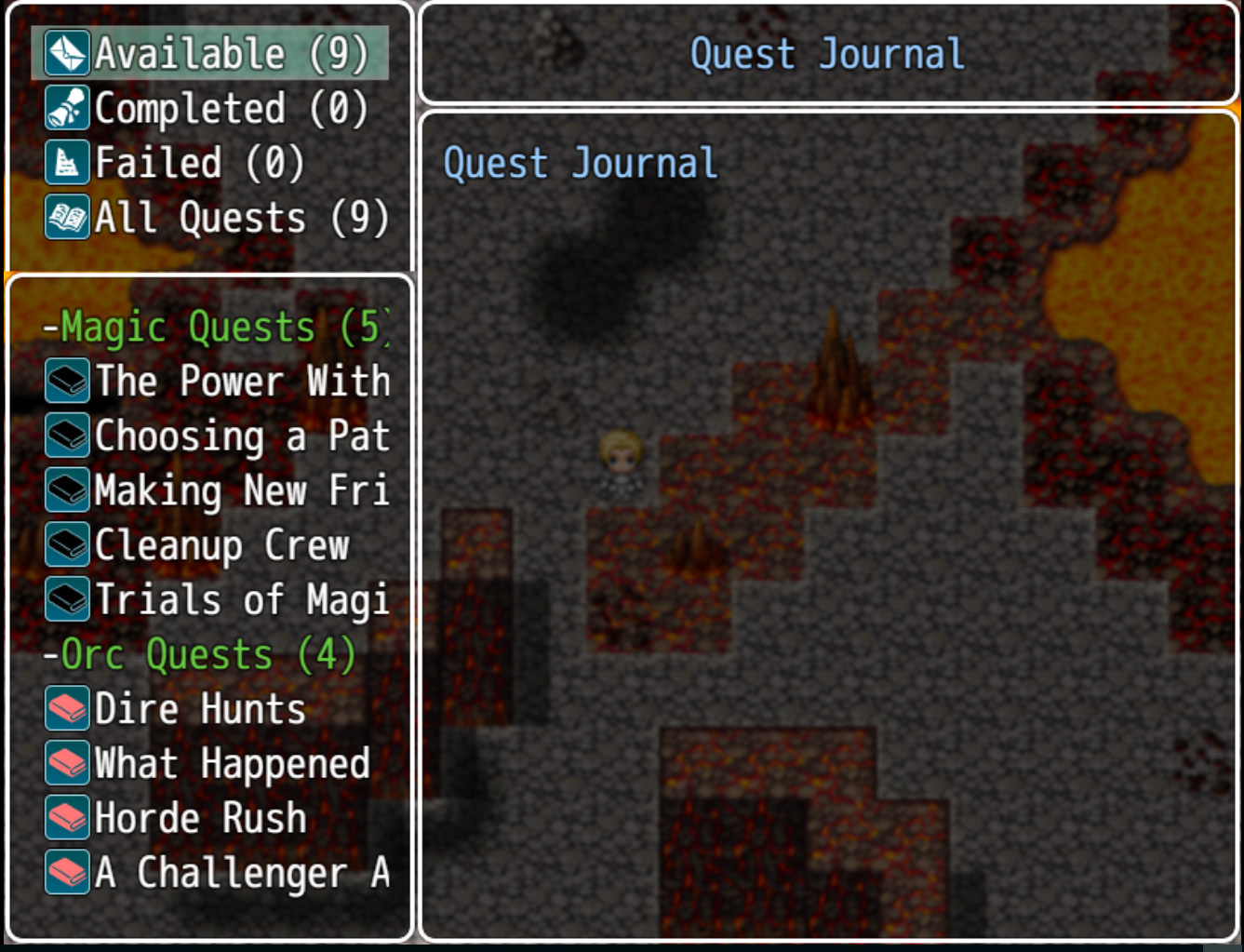Switch to the Failed quests filter

pos(167,163)
